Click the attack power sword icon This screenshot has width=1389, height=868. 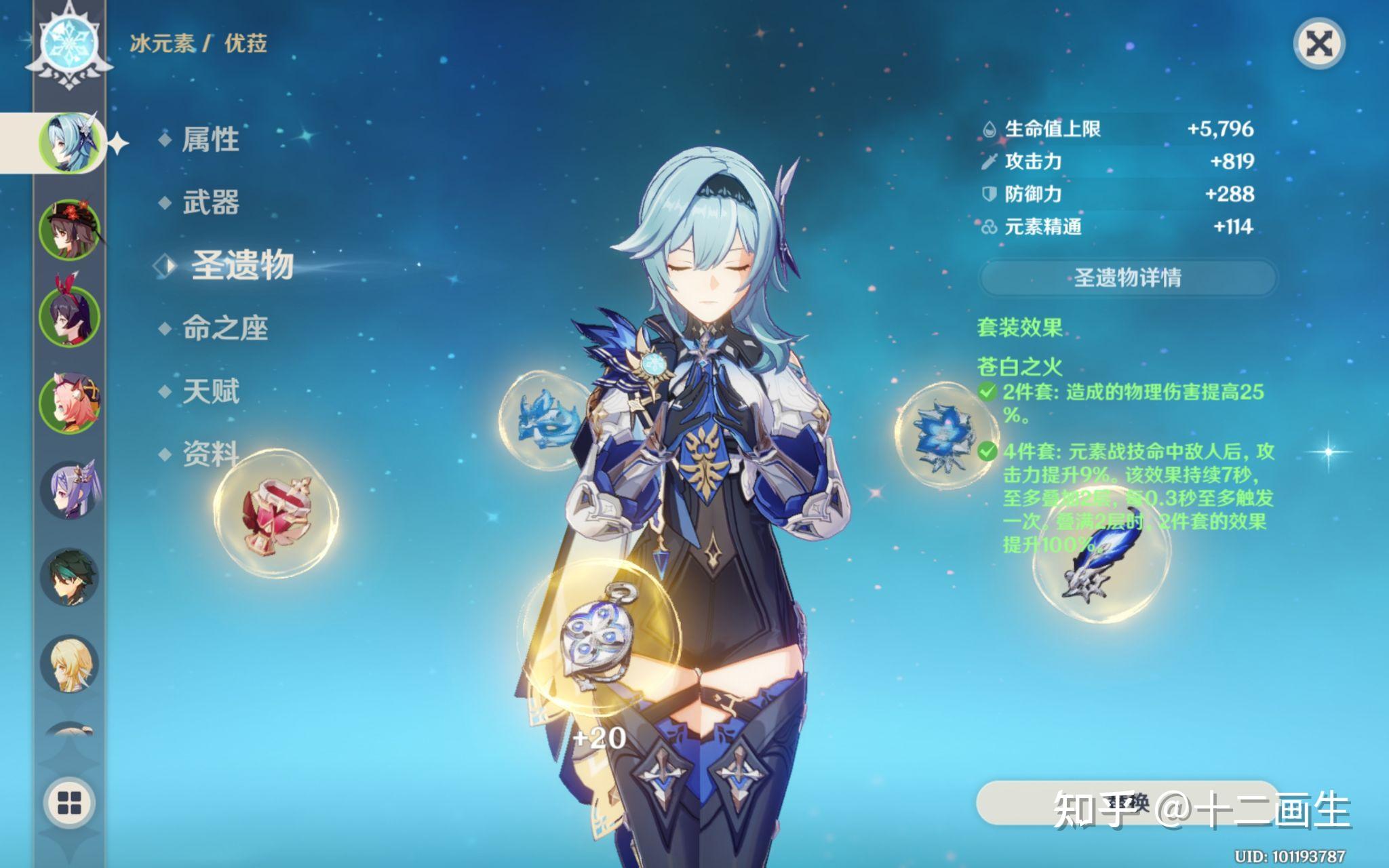tap(990, 163)
